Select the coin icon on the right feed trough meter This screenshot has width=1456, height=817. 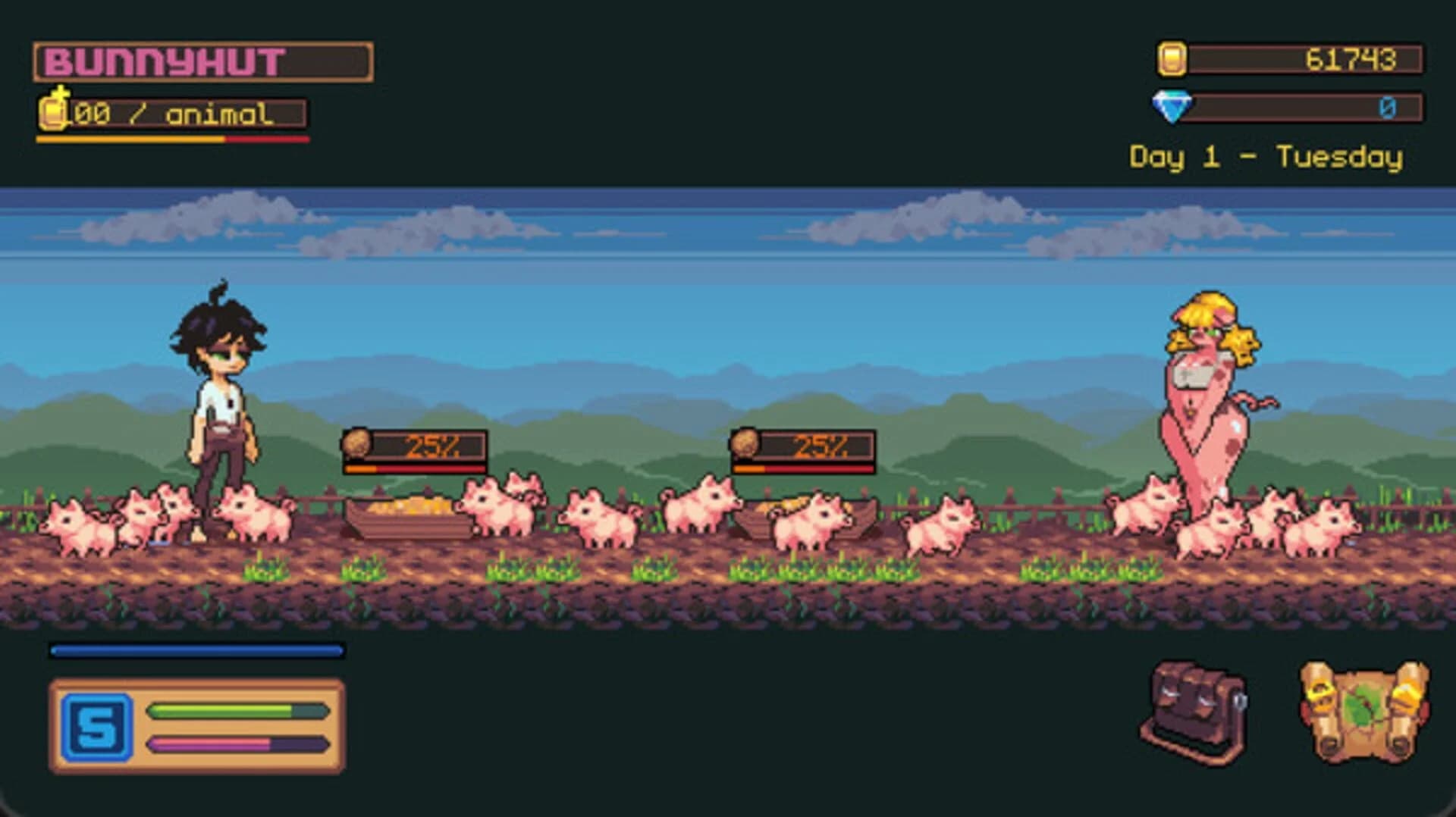point(744,443)
